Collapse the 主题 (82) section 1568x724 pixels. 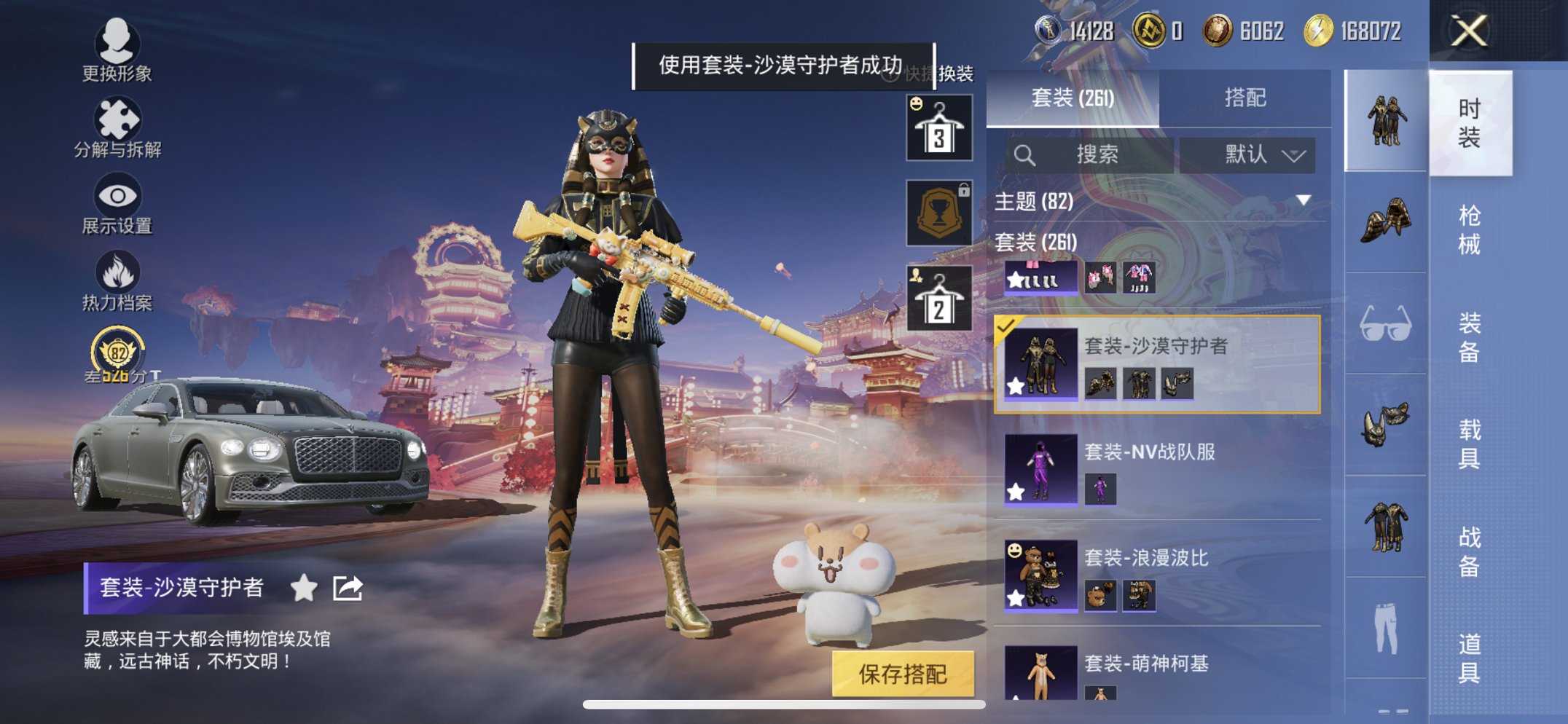(1302, 202)
